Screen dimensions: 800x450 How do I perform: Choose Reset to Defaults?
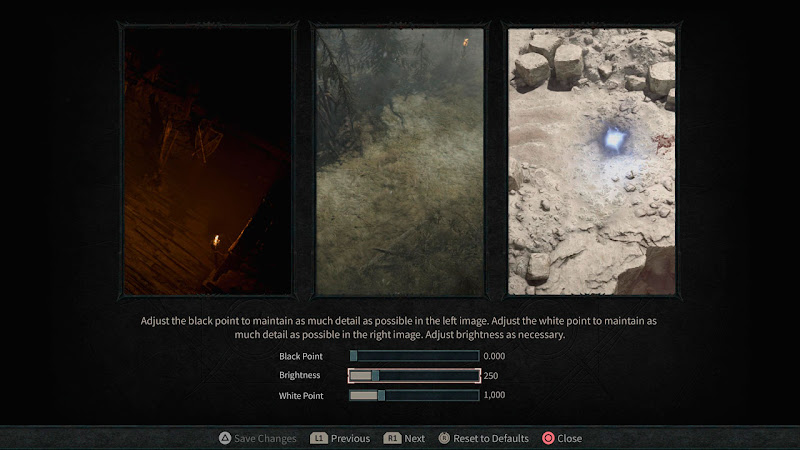pyautogui.click(x=483, y=438)
